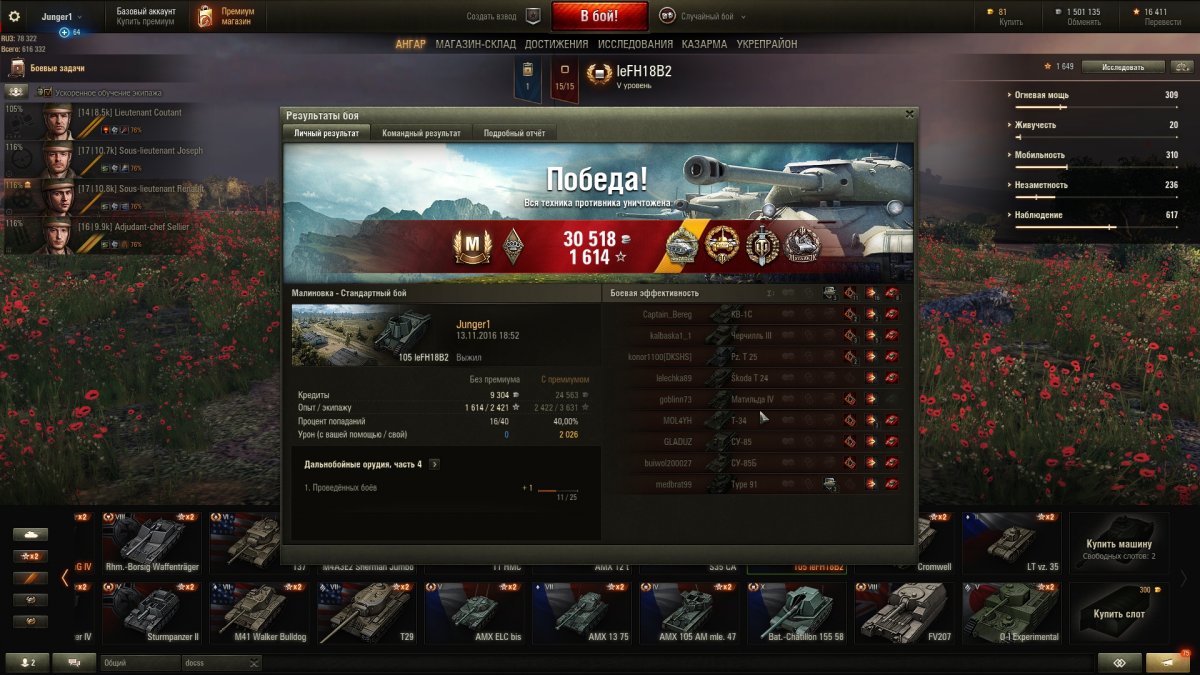The image size is (1200, 675).
Task: Go to Достижения section
Action: pyautogui.click(x=556, y=44)
